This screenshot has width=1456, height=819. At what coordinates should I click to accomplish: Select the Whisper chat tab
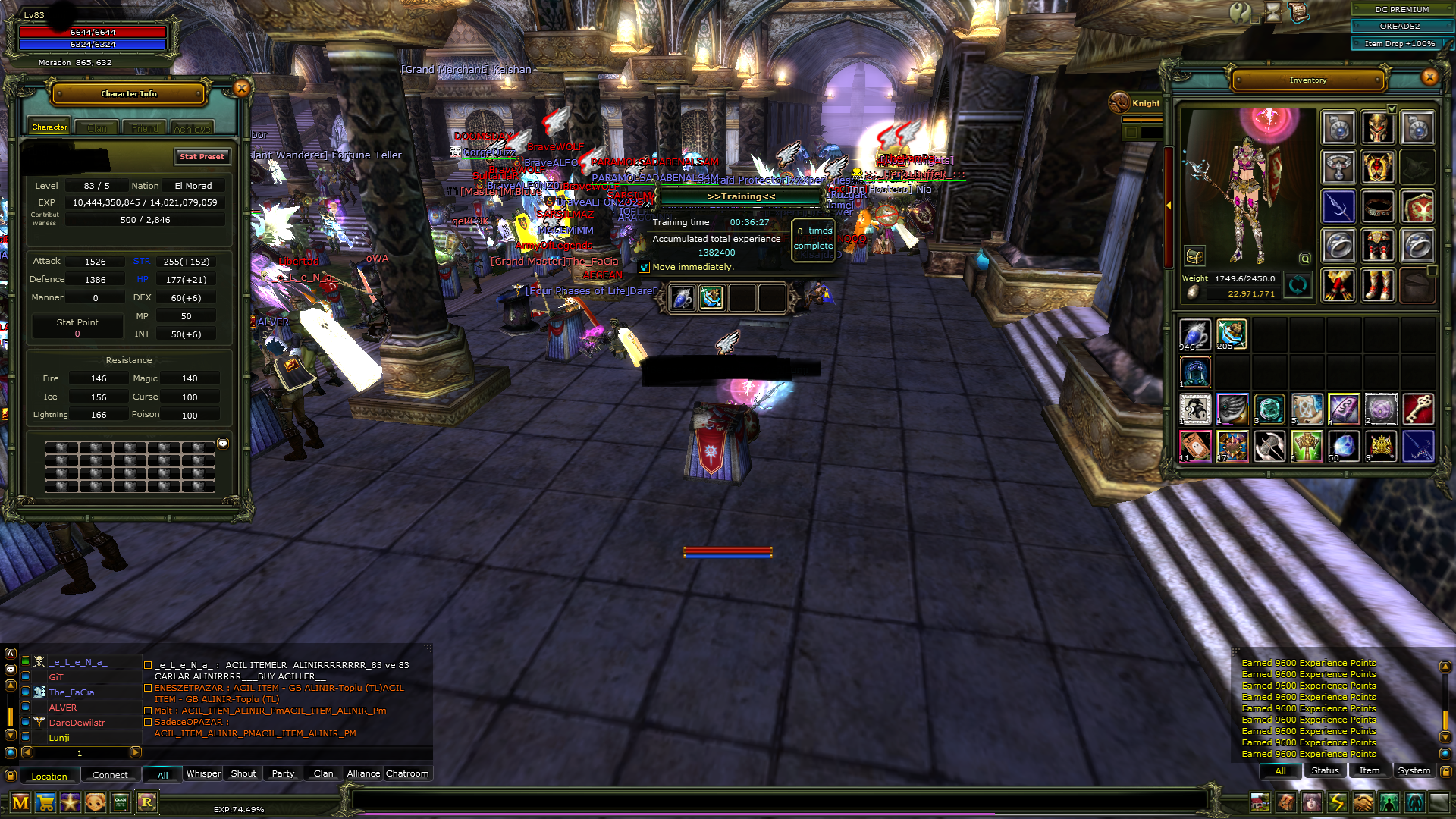(x=203, y=773)
